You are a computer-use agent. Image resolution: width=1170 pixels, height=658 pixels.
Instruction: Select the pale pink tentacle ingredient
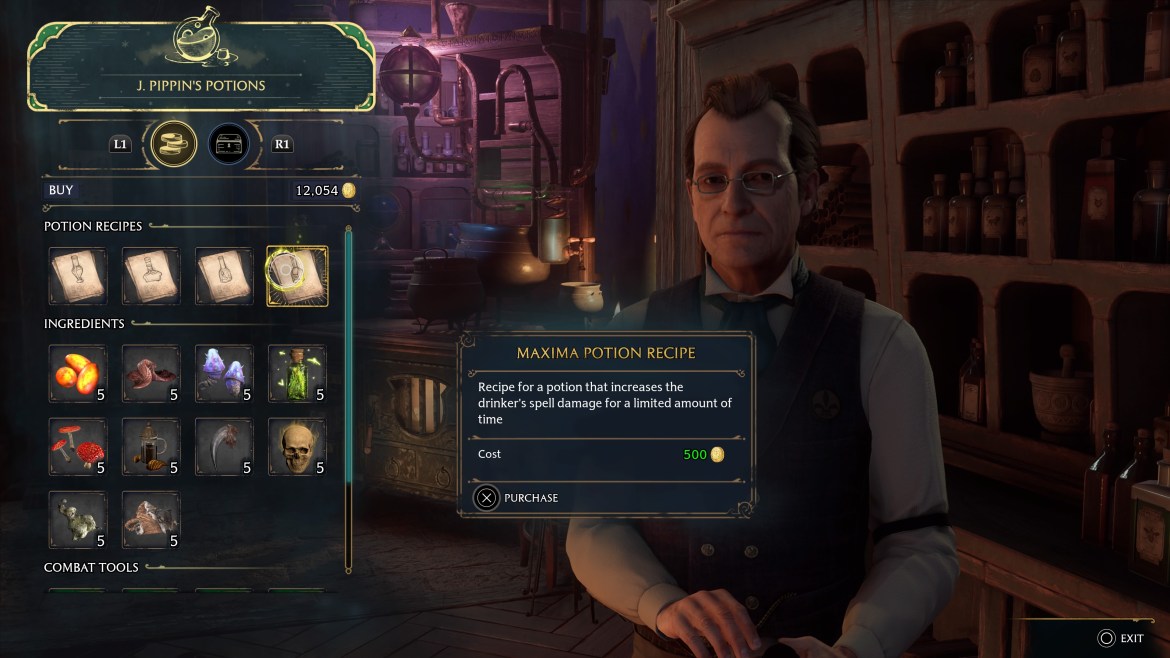151,519
